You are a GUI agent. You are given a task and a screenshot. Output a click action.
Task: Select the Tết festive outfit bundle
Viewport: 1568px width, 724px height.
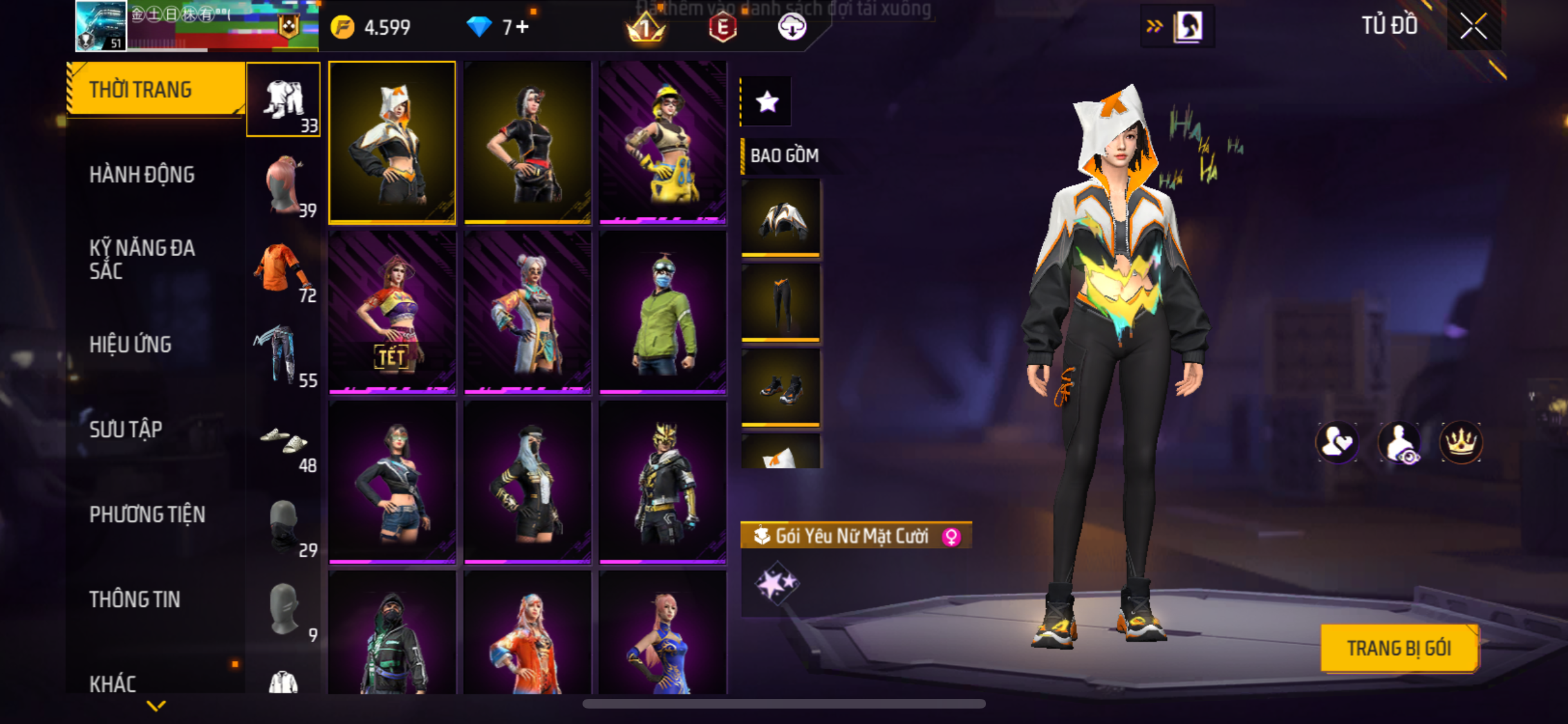click(392, 311)
